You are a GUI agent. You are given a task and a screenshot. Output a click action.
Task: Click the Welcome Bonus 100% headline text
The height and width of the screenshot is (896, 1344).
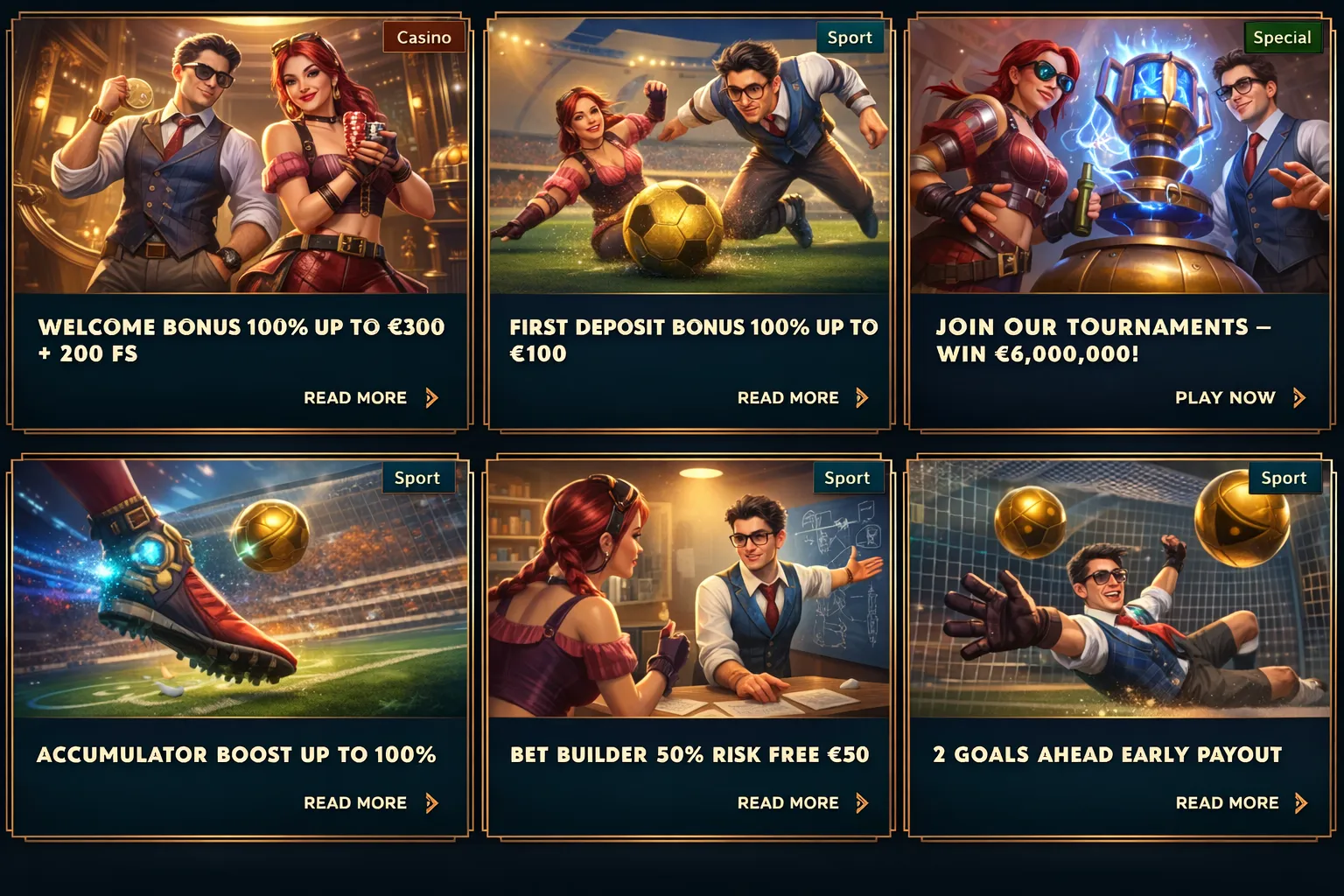[241, 339]
